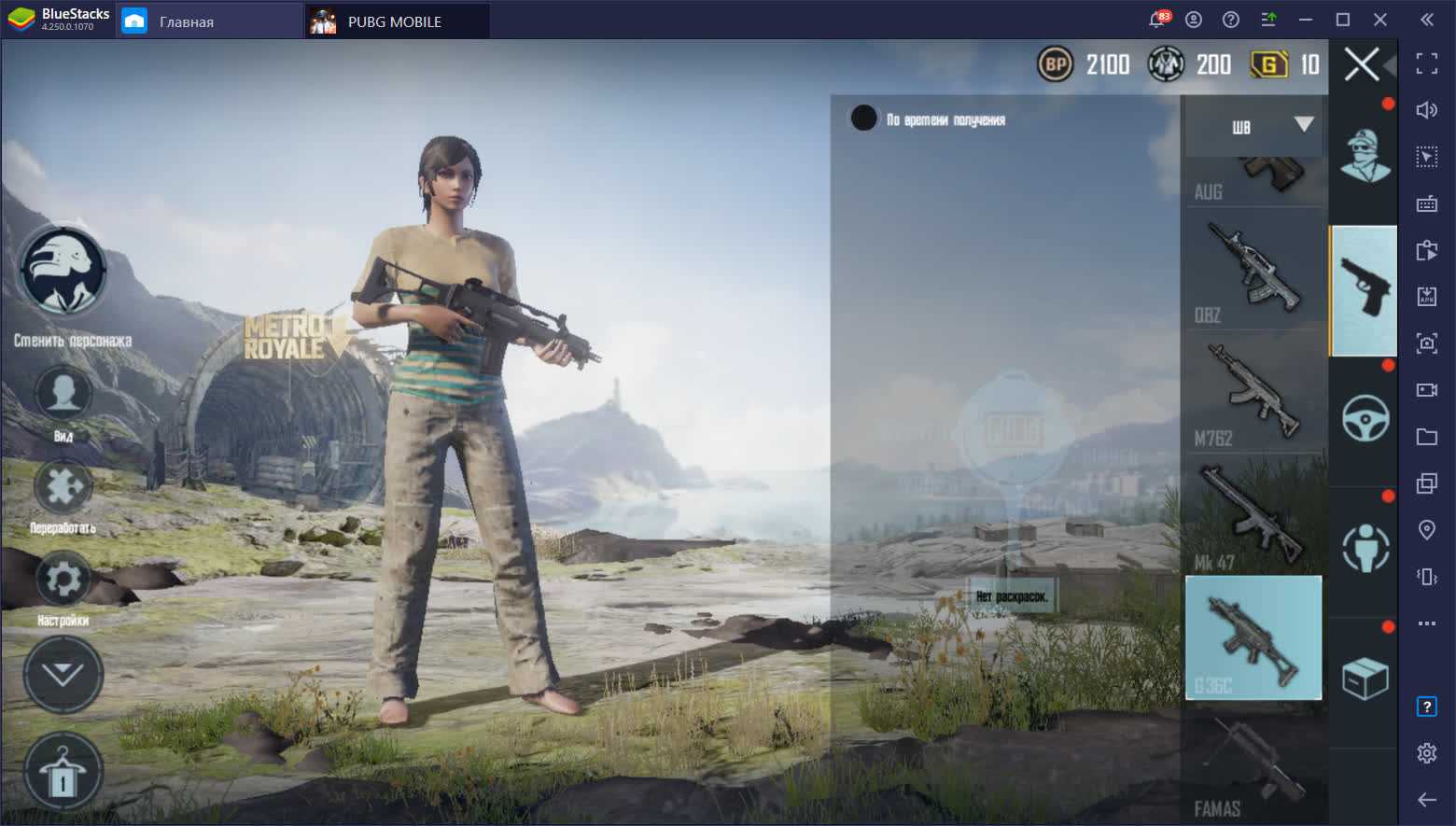
Task: Select the AUG rifle in the list
Action: tap(1253, 181)
